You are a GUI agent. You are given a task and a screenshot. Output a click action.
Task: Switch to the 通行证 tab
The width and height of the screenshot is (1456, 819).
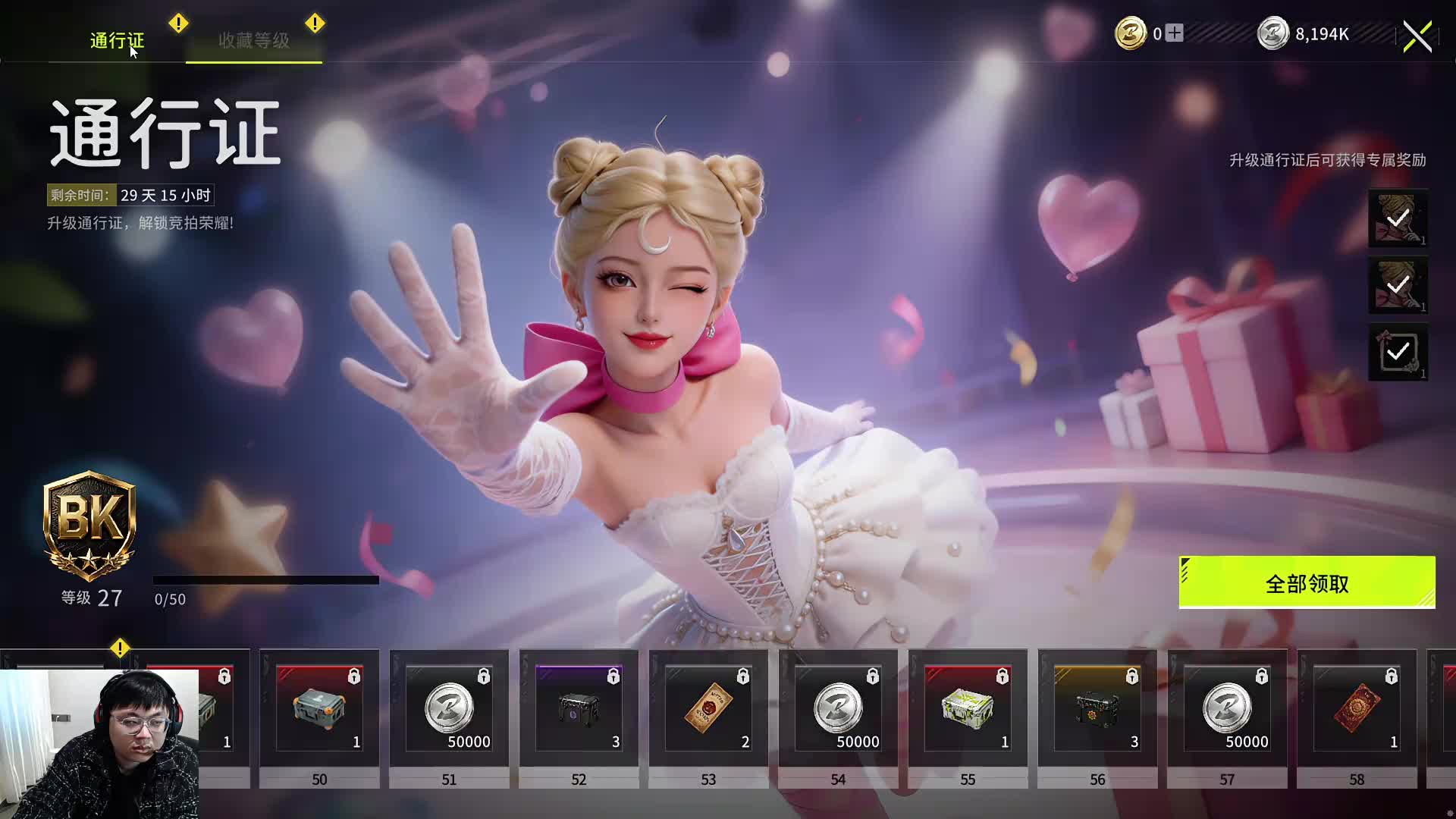117,40
